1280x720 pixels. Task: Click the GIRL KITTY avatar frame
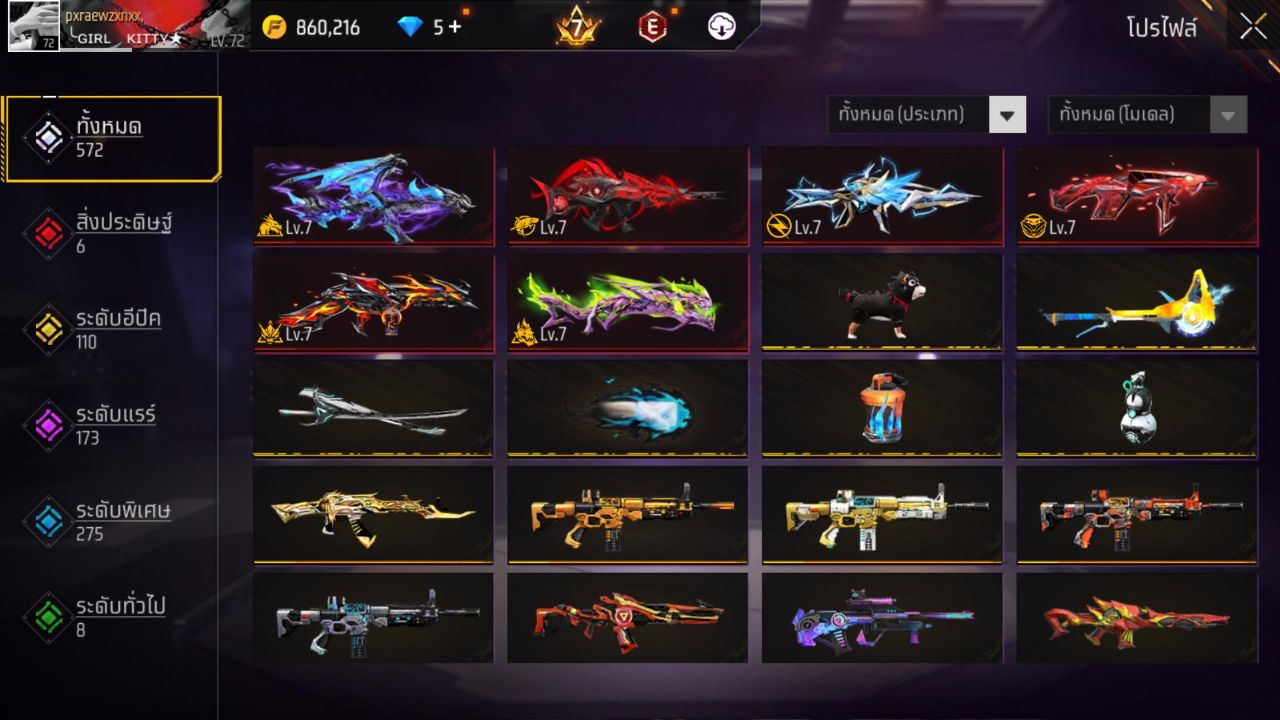[34, 27]
